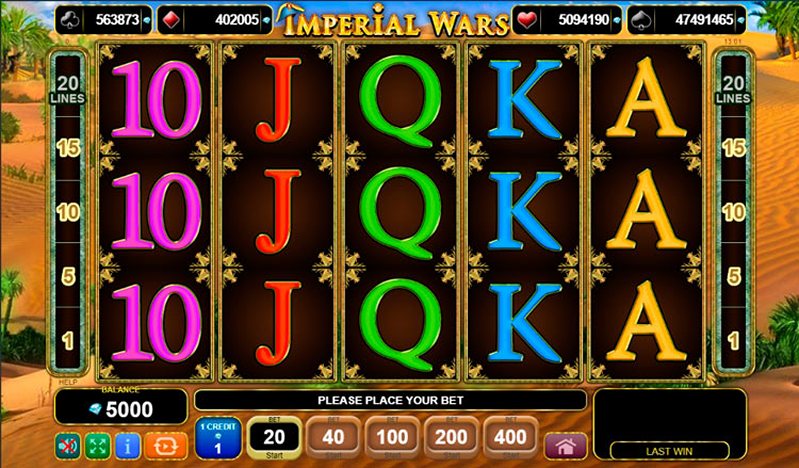The width and height of the screenshot is (799, 468).
Task: Choose the 100 bet button
Action: tap(392, 437)
